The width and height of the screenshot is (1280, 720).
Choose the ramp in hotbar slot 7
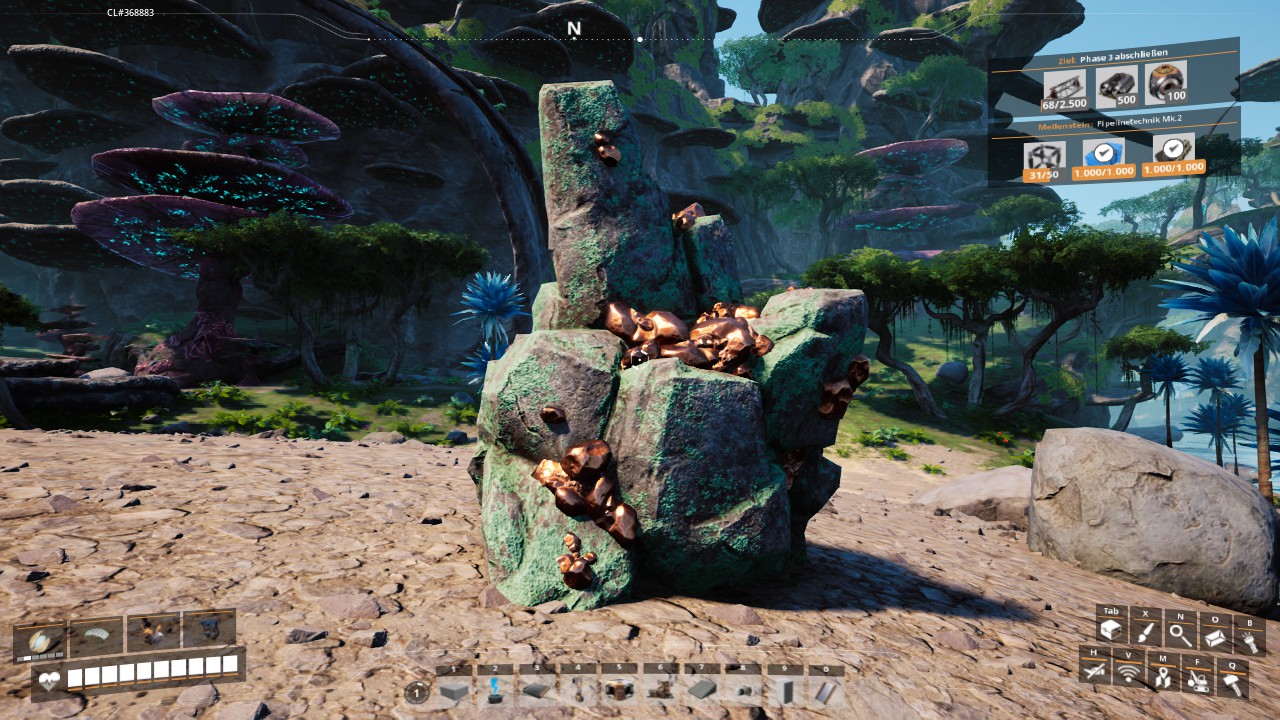701,690
